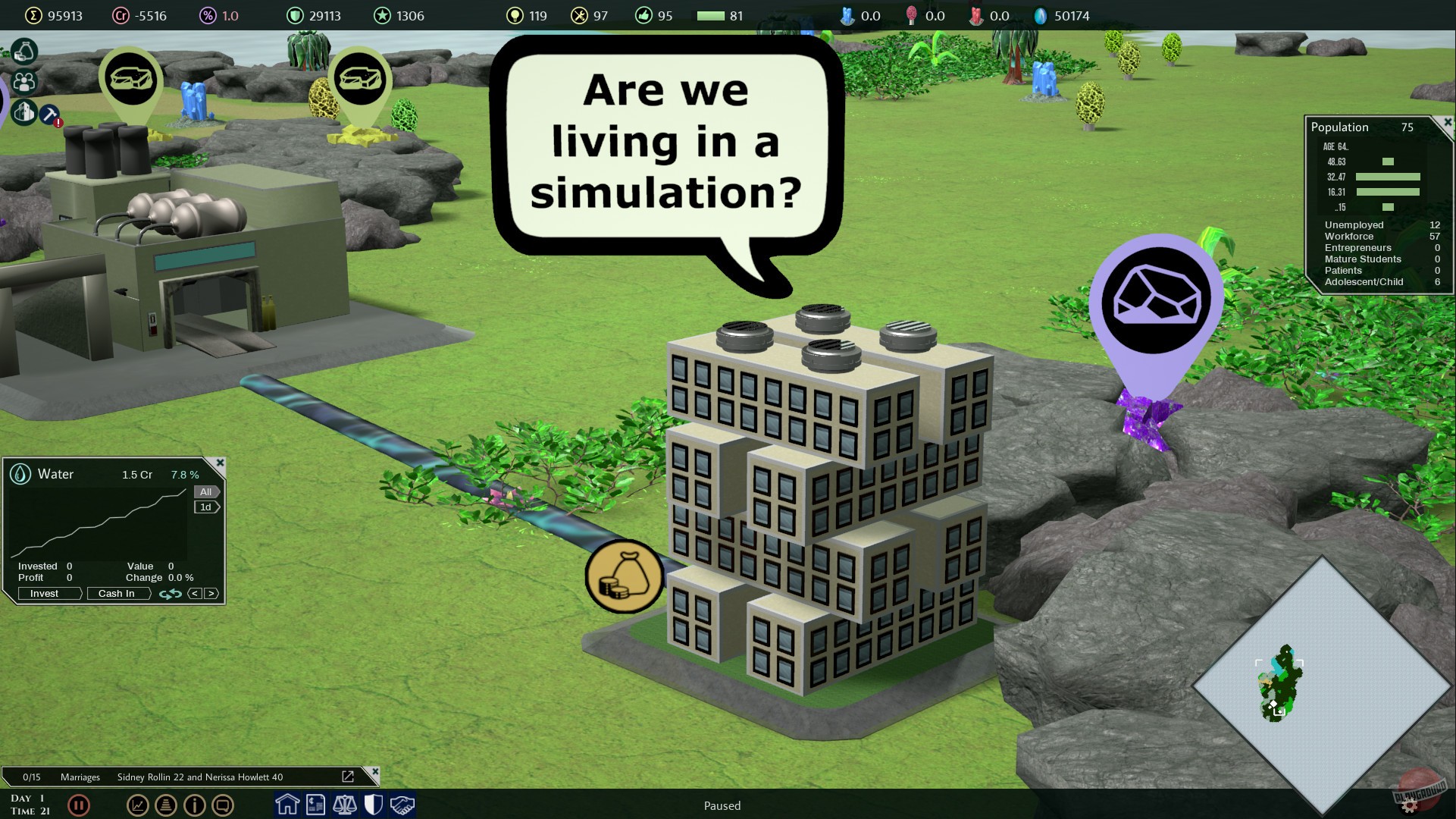This screenshot has height=819, width=1456.
Task: Open the stock chart icon in the bottom toolbar
Action: tap(138, 805)
